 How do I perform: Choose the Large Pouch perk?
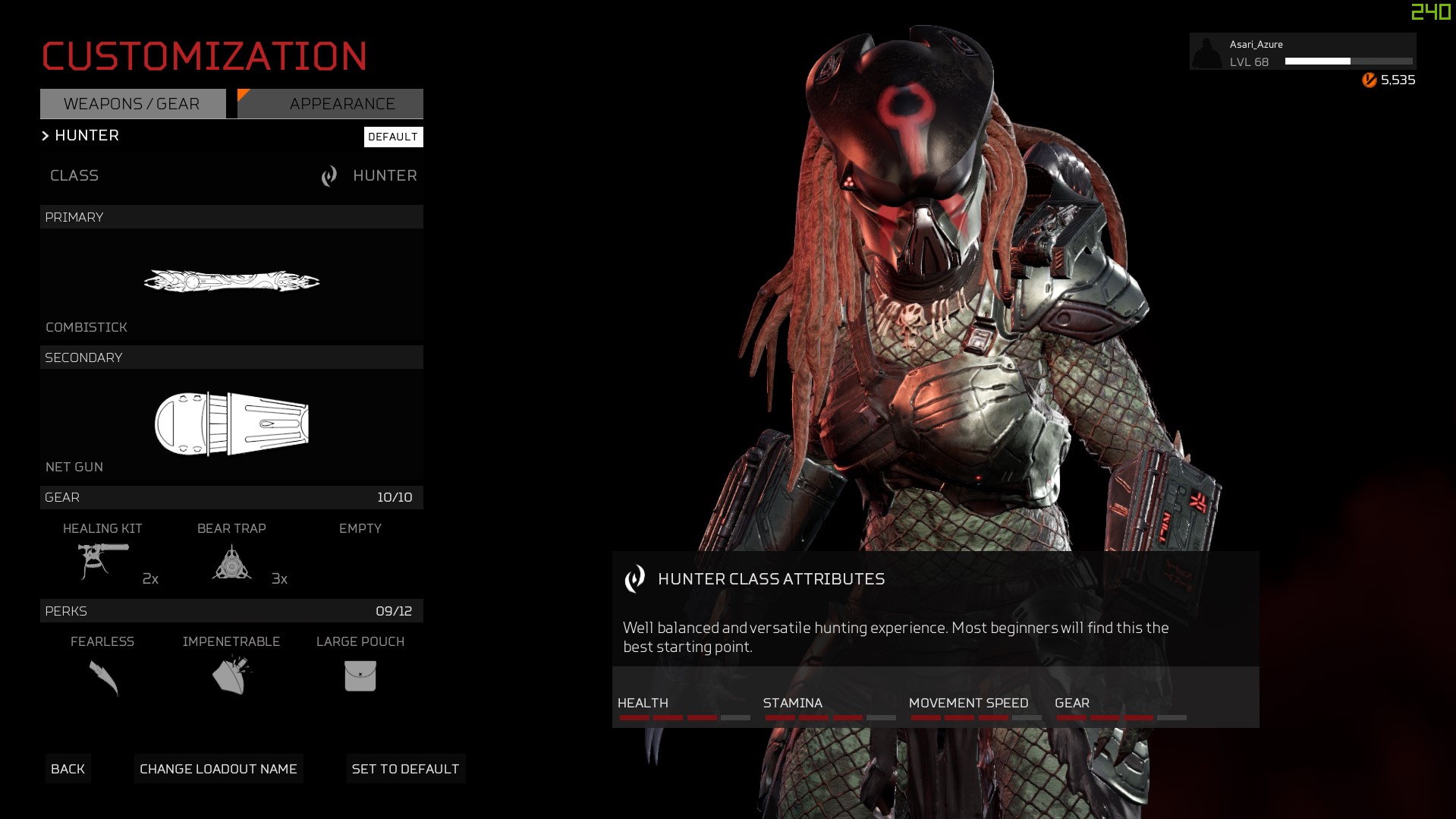[x=360, y=668]
